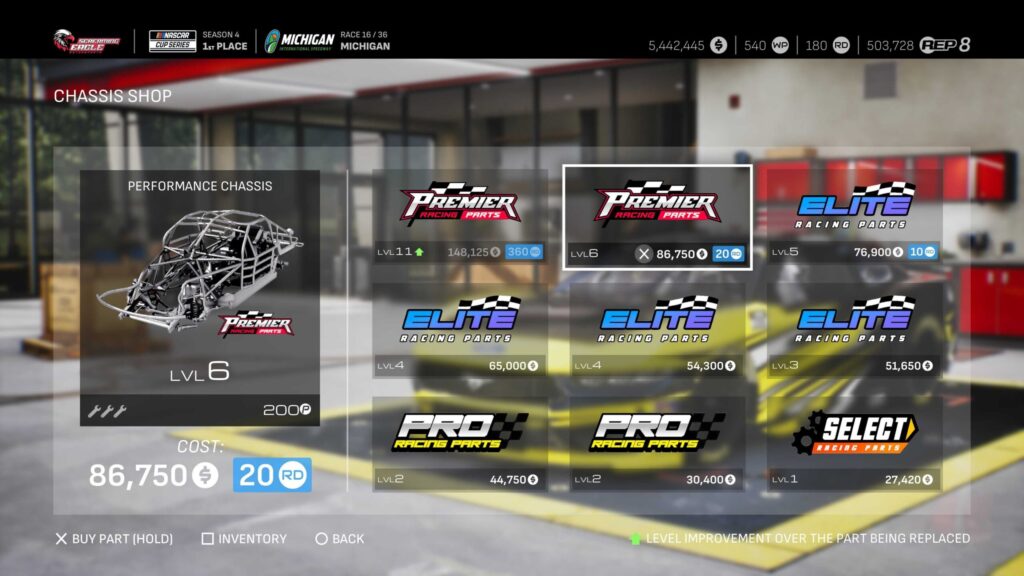The image size is (1024, 576).
Task: Buy the selected chassis part
Action: (x=114, y=539)
